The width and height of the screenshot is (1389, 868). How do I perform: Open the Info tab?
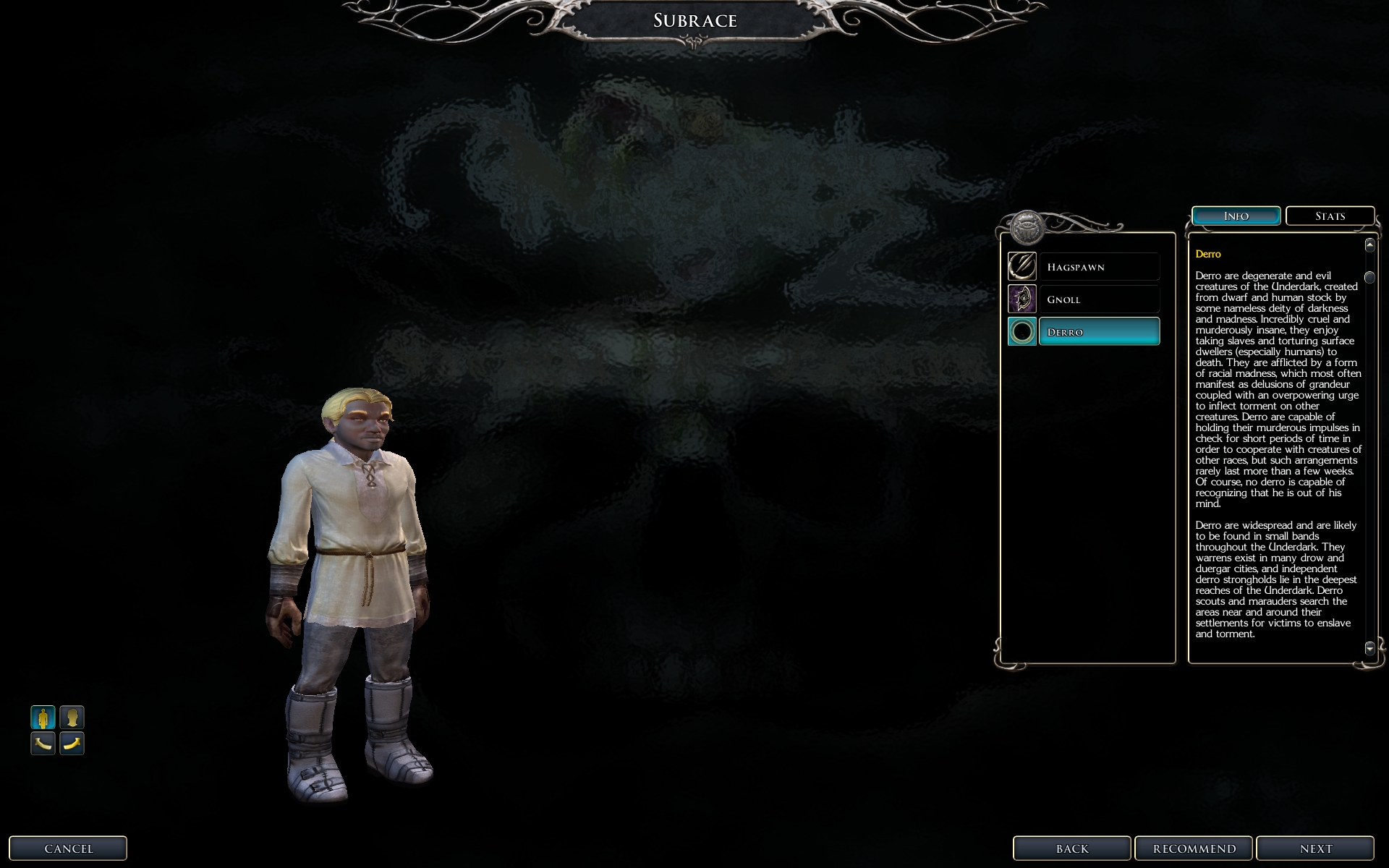1236,216
